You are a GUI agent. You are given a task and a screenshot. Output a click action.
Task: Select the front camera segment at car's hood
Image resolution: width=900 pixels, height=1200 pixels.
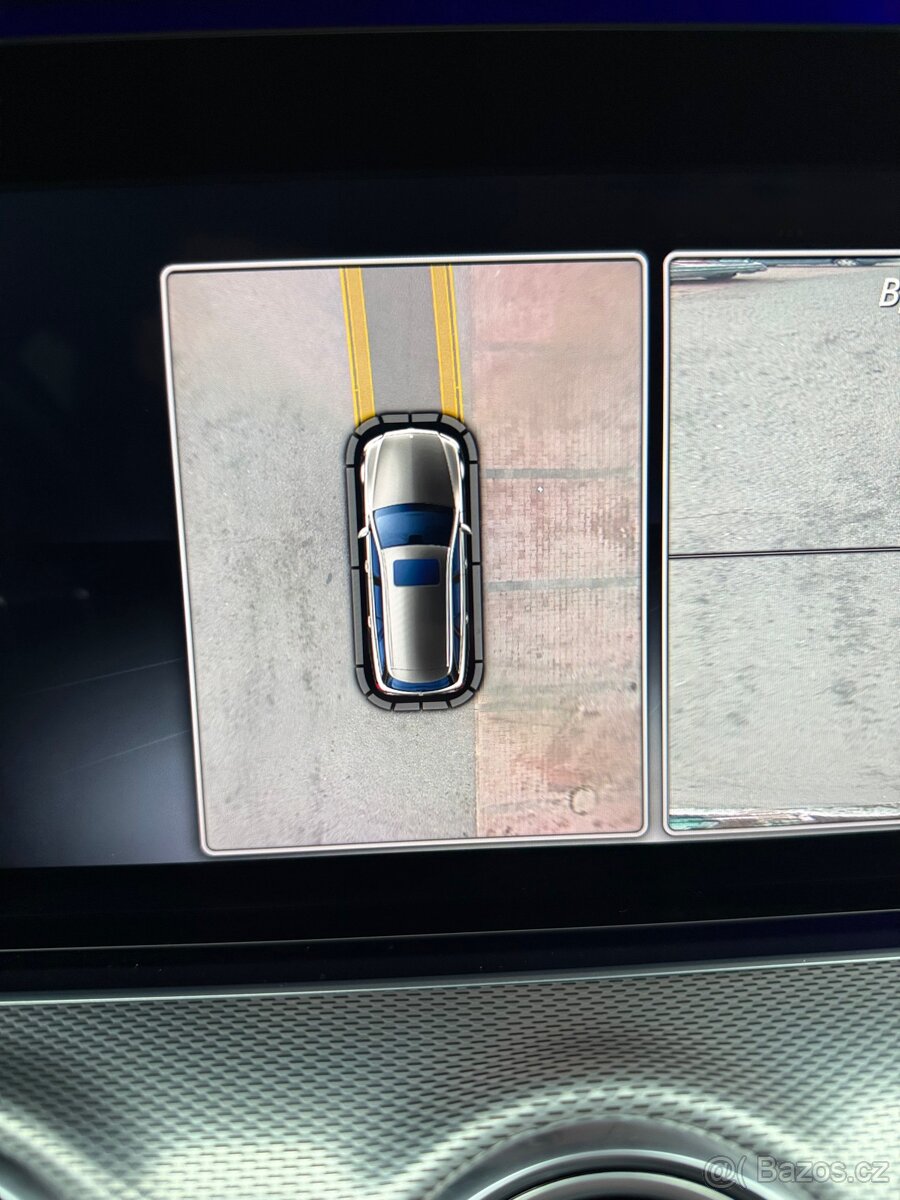(x=412, y=420)
